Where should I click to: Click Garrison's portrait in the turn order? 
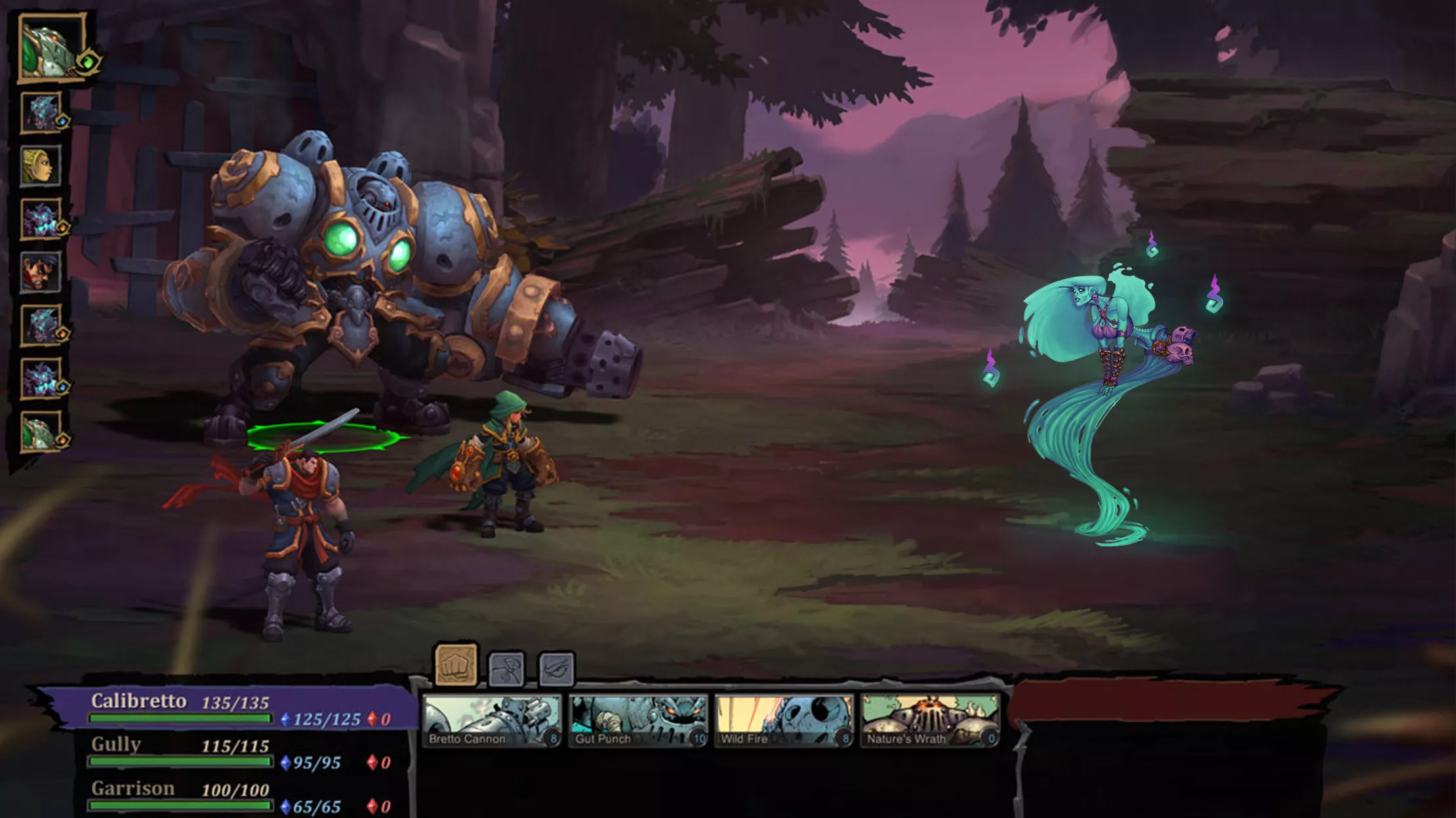(41, 272)
